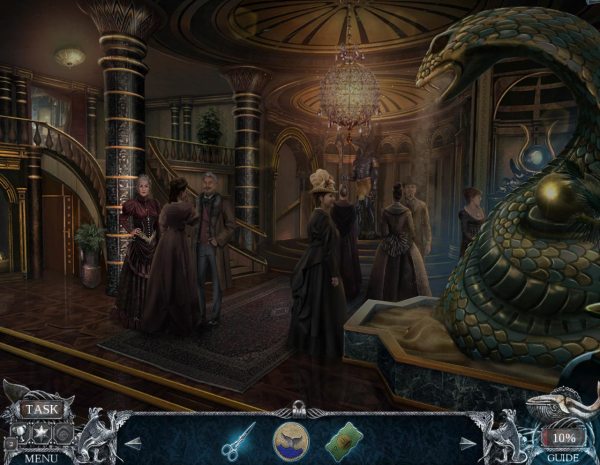Open the Task list
This screenshot has width=600, height=465.
(42, 409)
